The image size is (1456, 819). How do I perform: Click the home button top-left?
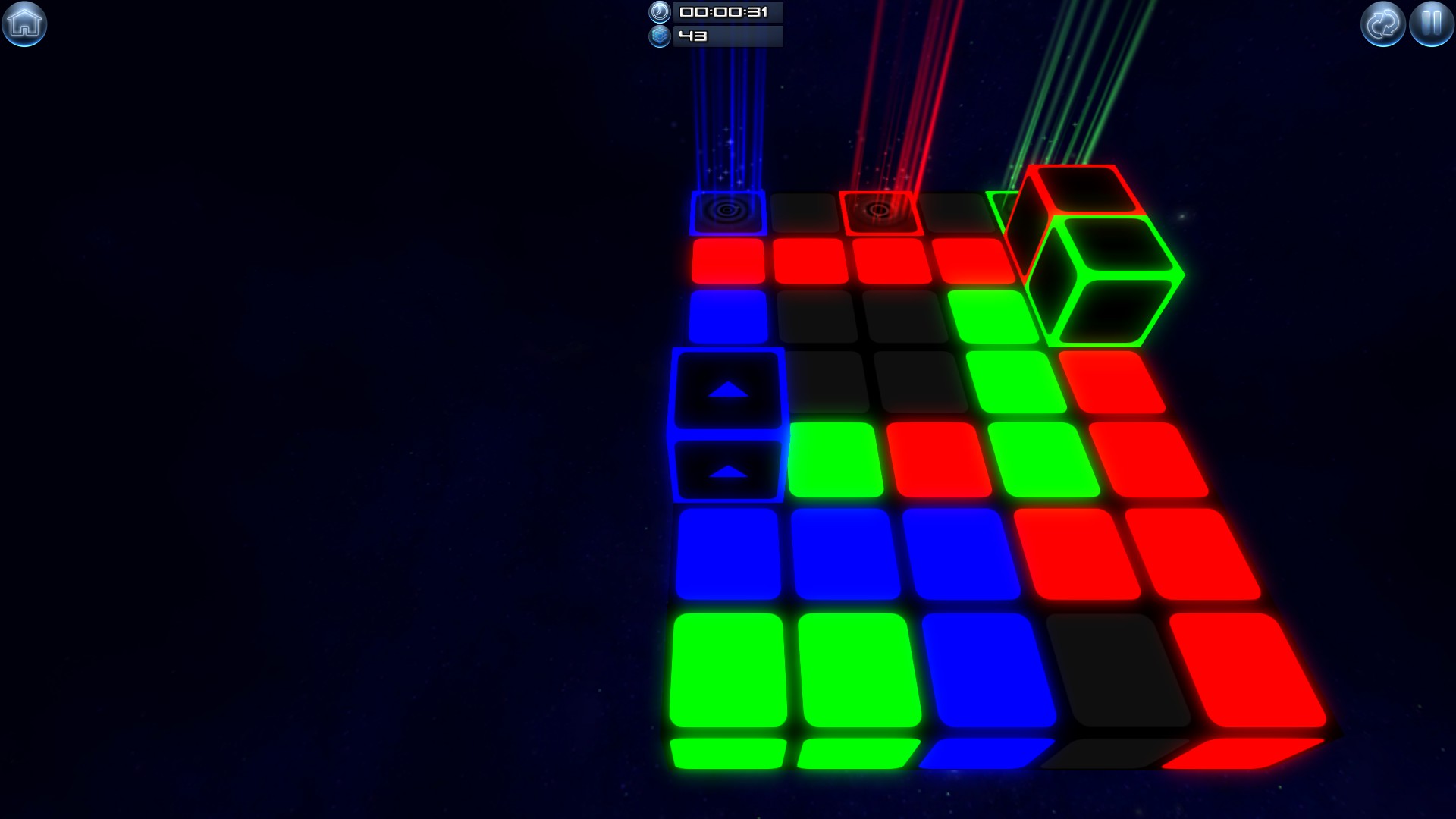[25, 24]
